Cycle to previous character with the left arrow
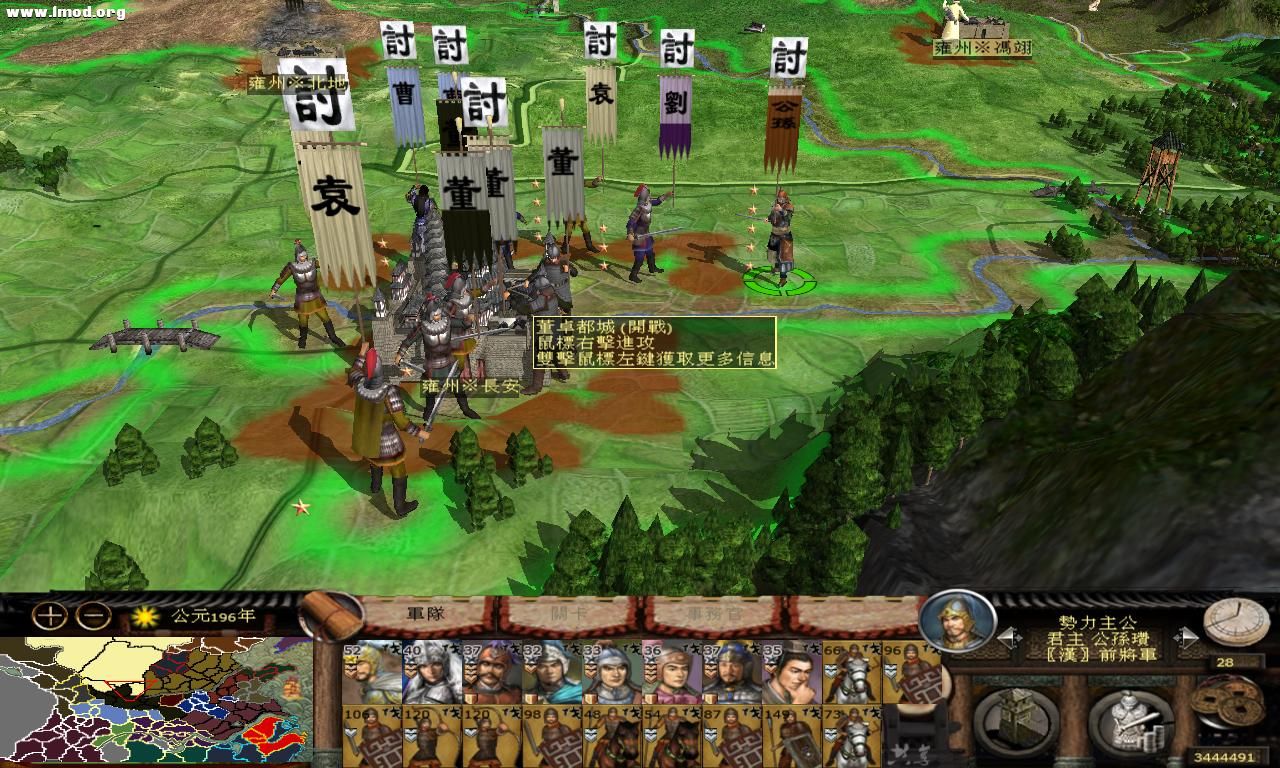Viewport: 1280px width, 768px height. point(1008,637)
